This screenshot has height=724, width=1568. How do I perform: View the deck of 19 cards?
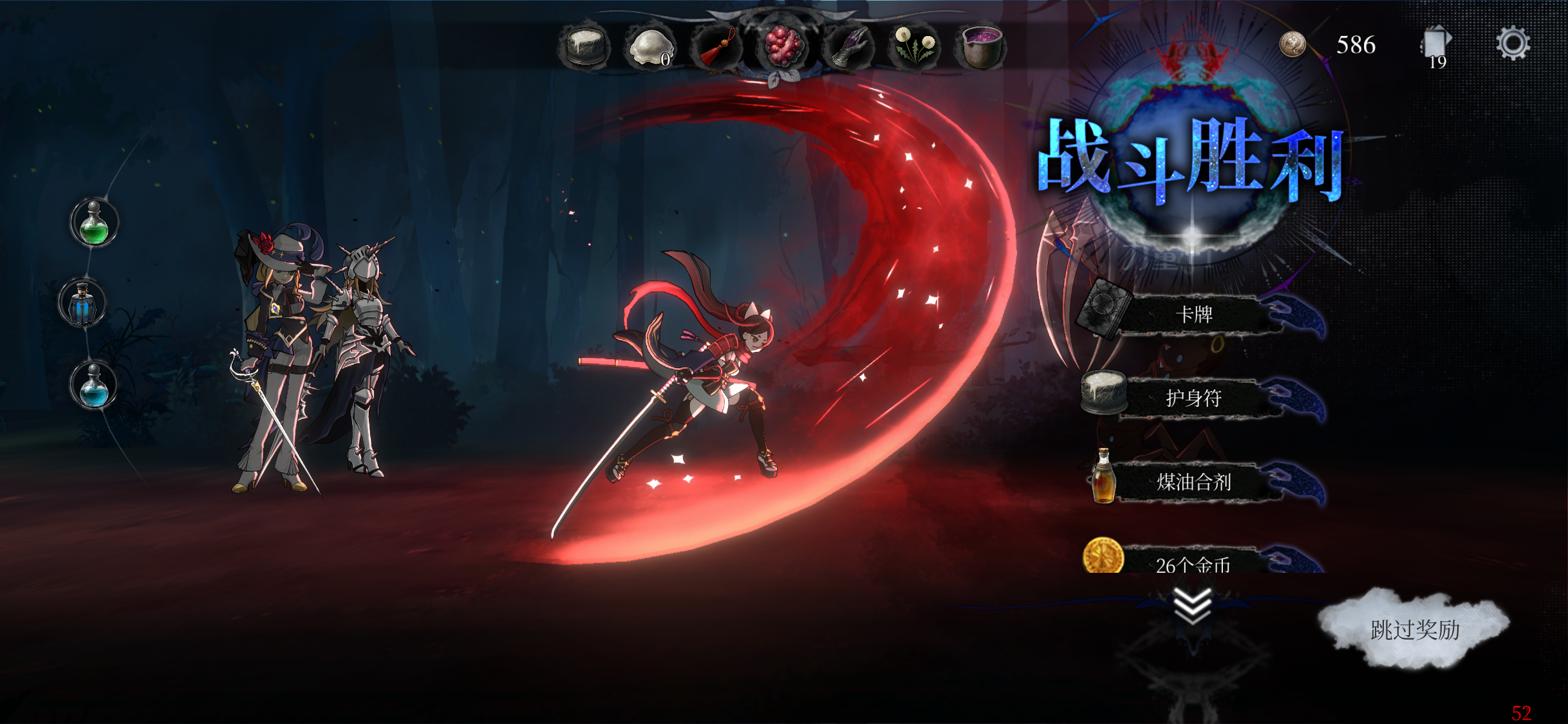tap(1435, 45)
